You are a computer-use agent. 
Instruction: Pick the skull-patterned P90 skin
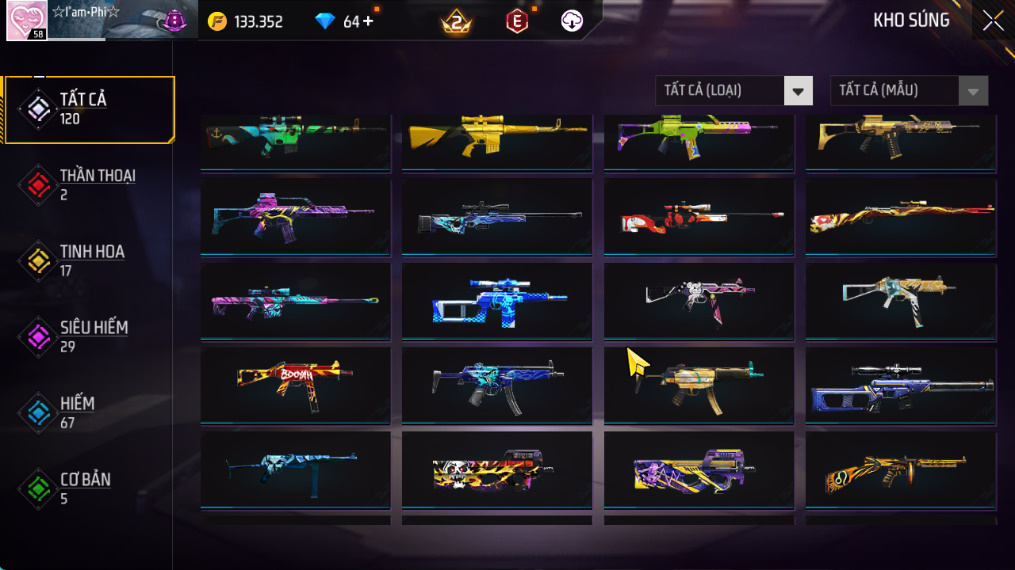coord(497,470)
